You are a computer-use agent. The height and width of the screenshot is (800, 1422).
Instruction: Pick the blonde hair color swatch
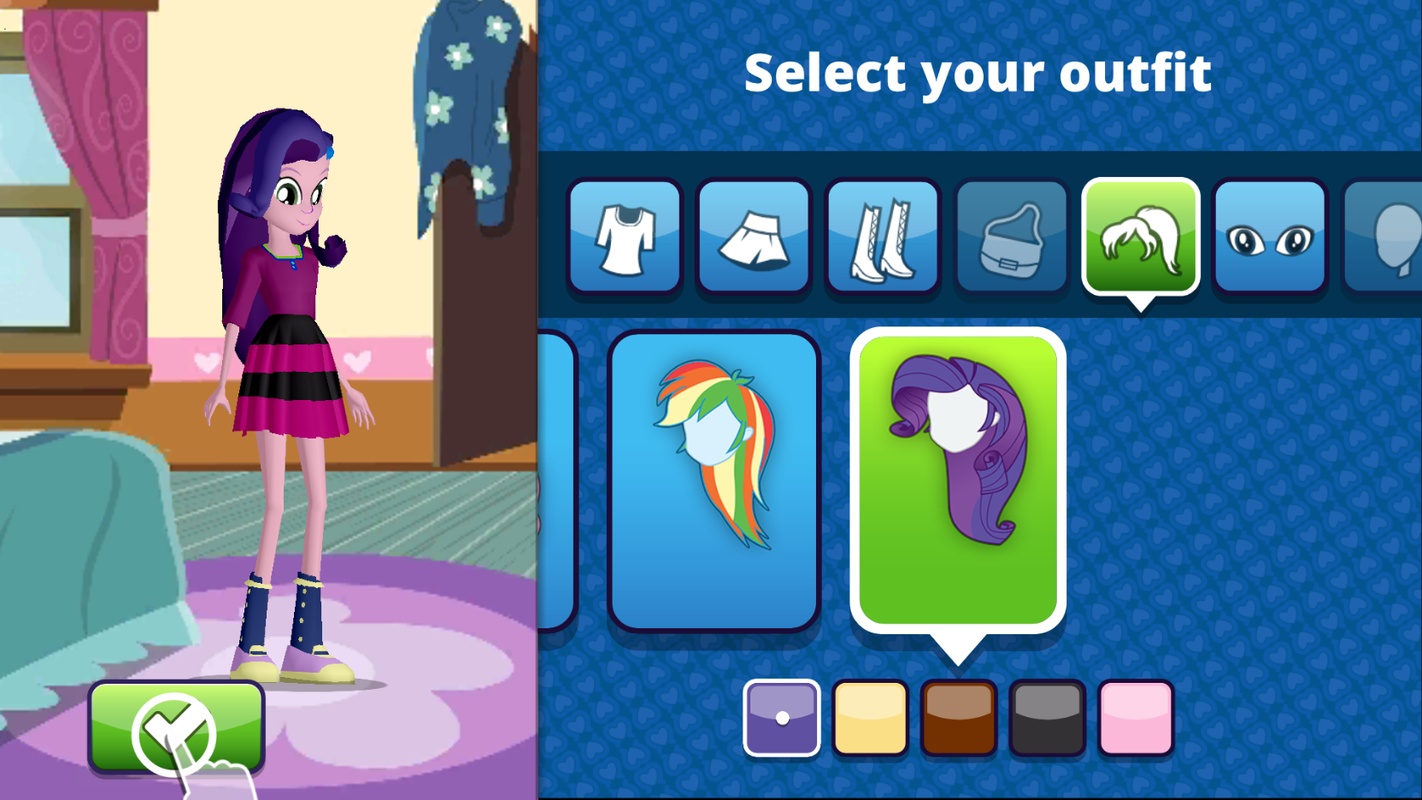click(x=871, y=717)
